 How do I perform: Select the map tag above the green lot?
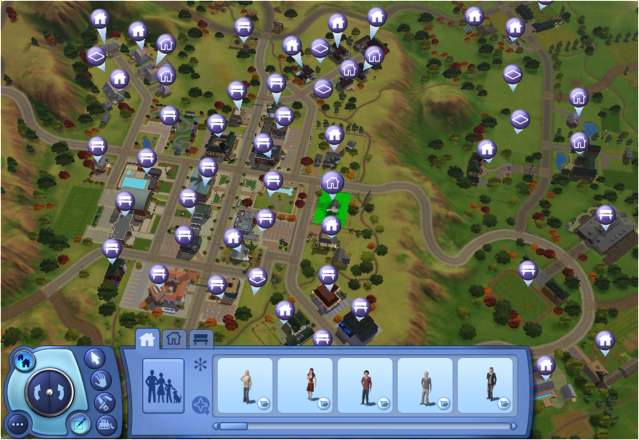click(332, 184)
